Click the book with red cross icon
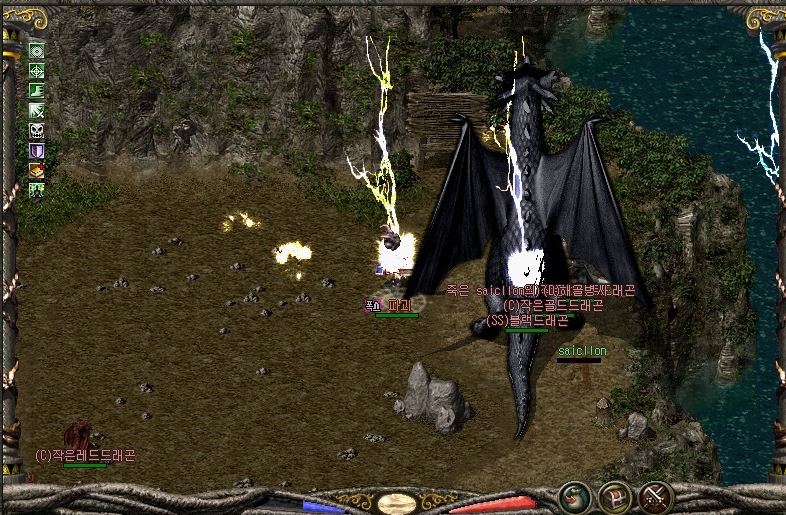The image size is (786, 515). click(37, 170)
